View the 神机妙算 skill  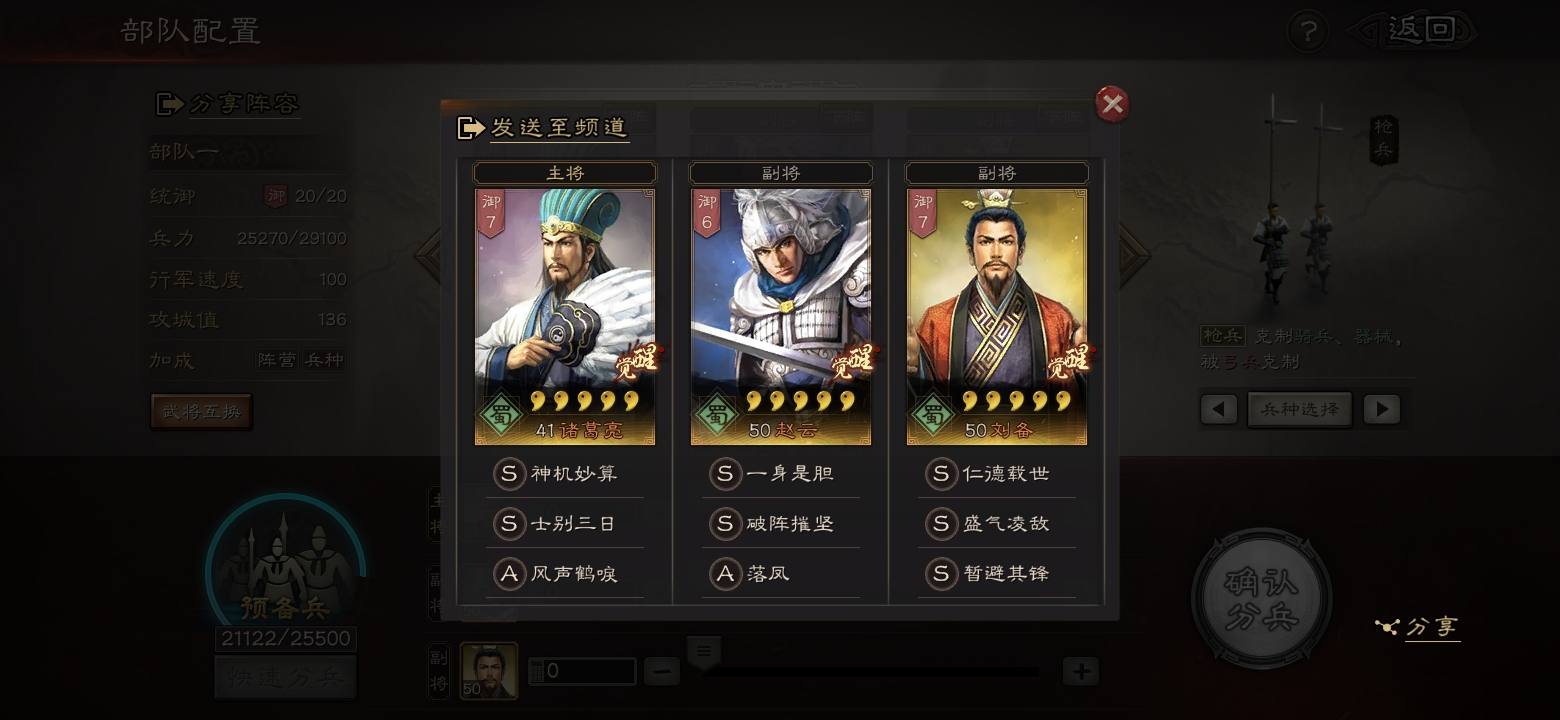click(566, 473)
